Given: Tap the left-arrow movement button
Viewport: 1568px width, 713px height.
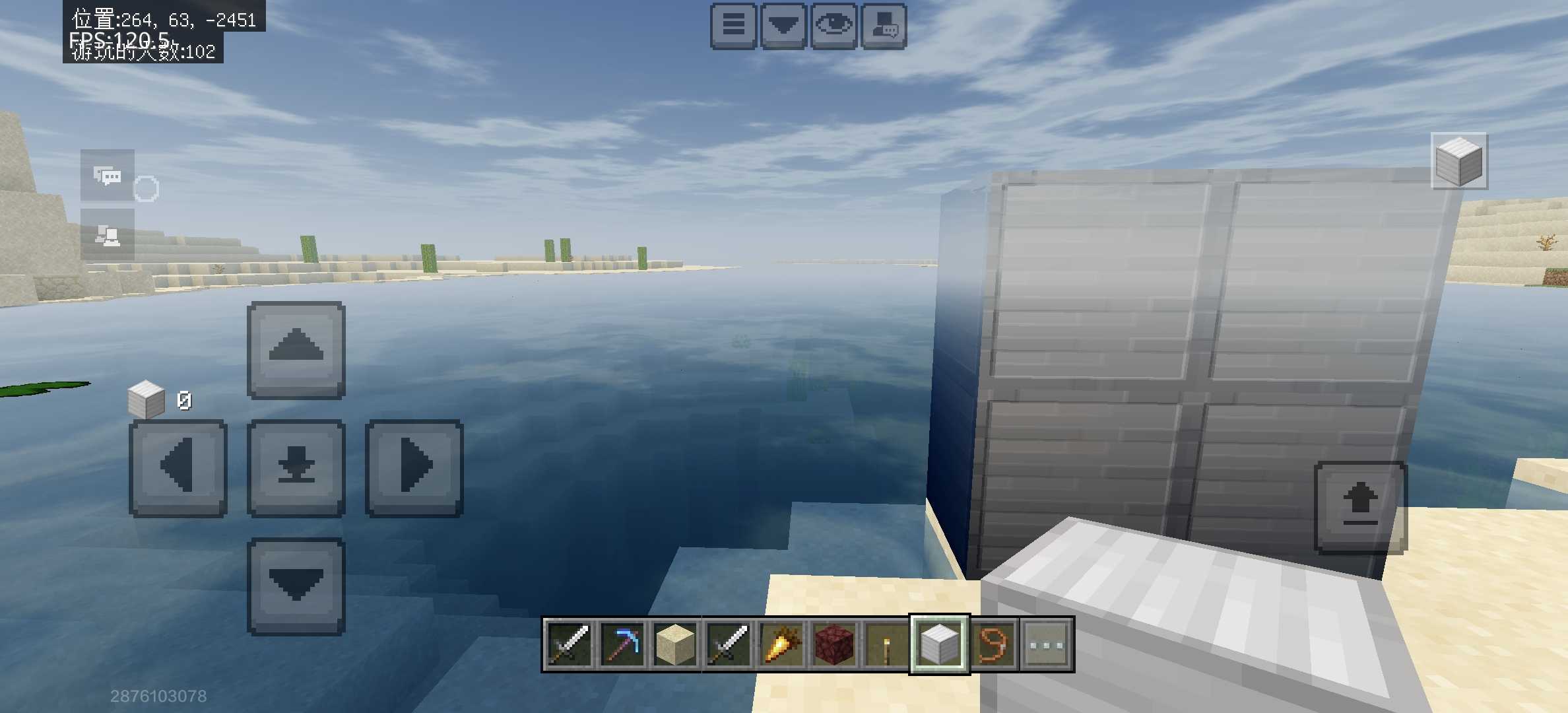Looking at the screenshot, I should 178,467.
